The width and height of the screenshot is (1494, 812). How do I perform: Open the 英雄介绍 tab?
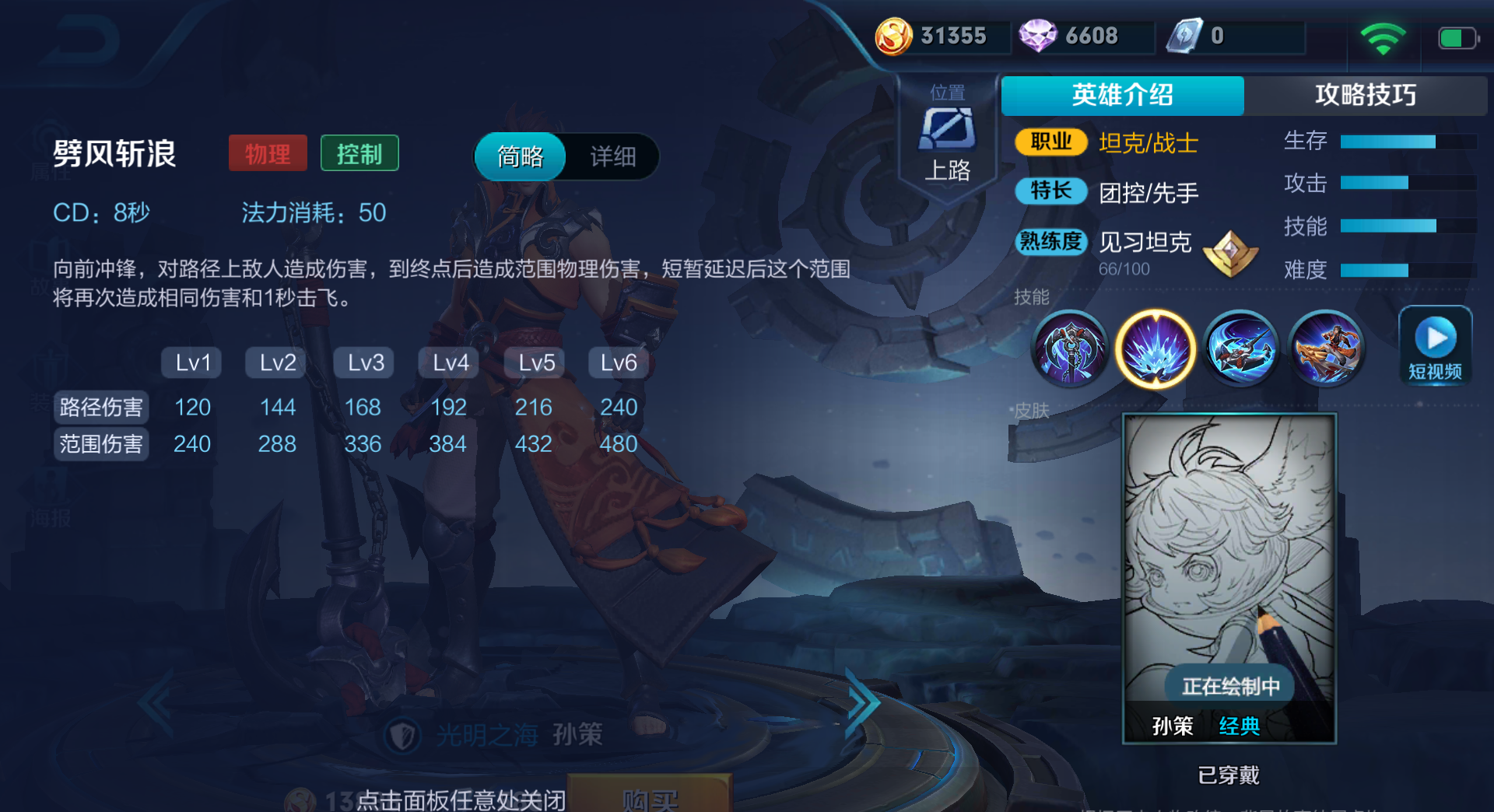coord(1123,95)
